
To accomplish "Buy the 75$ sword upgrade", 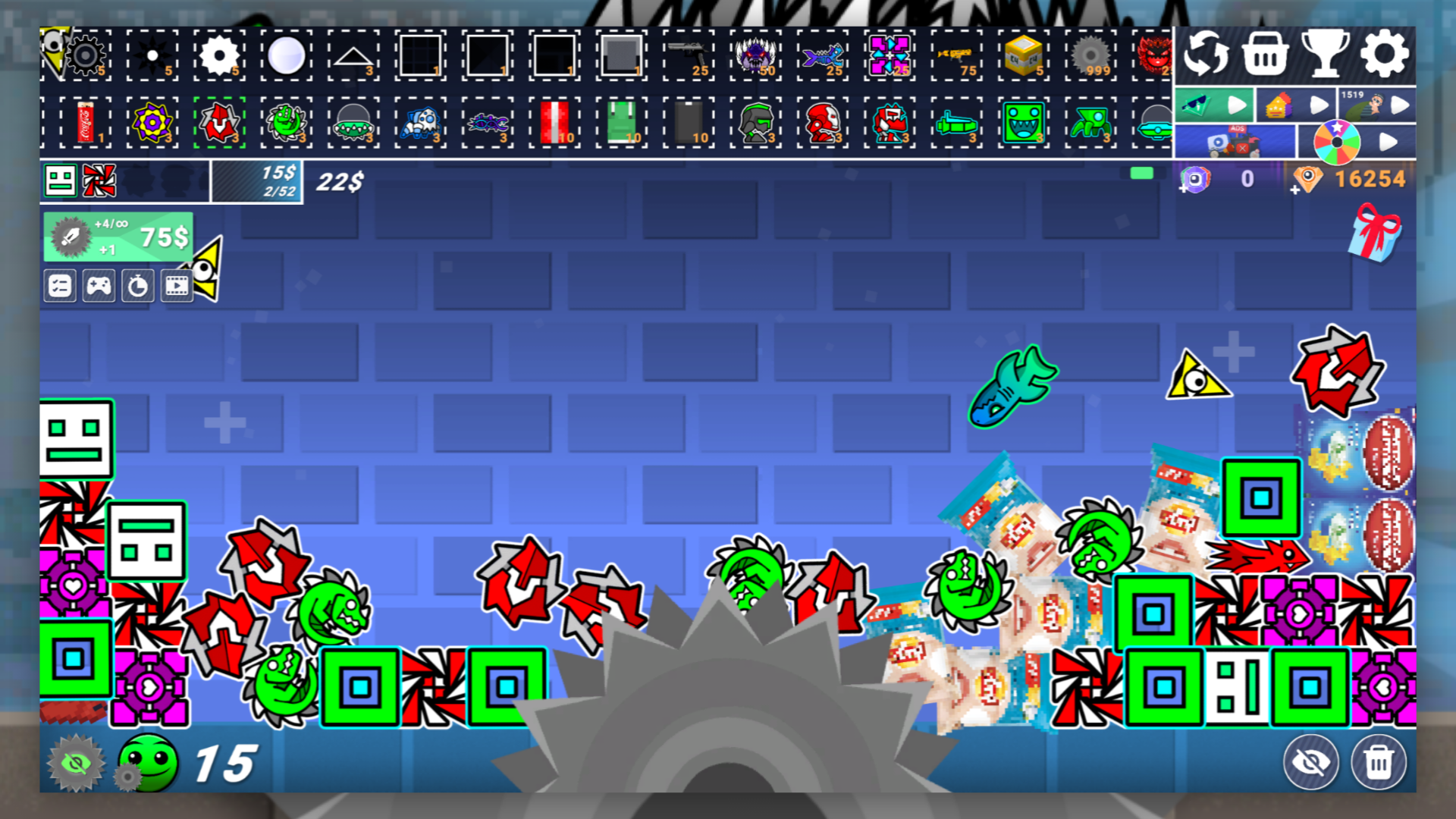I will (118, 236).
